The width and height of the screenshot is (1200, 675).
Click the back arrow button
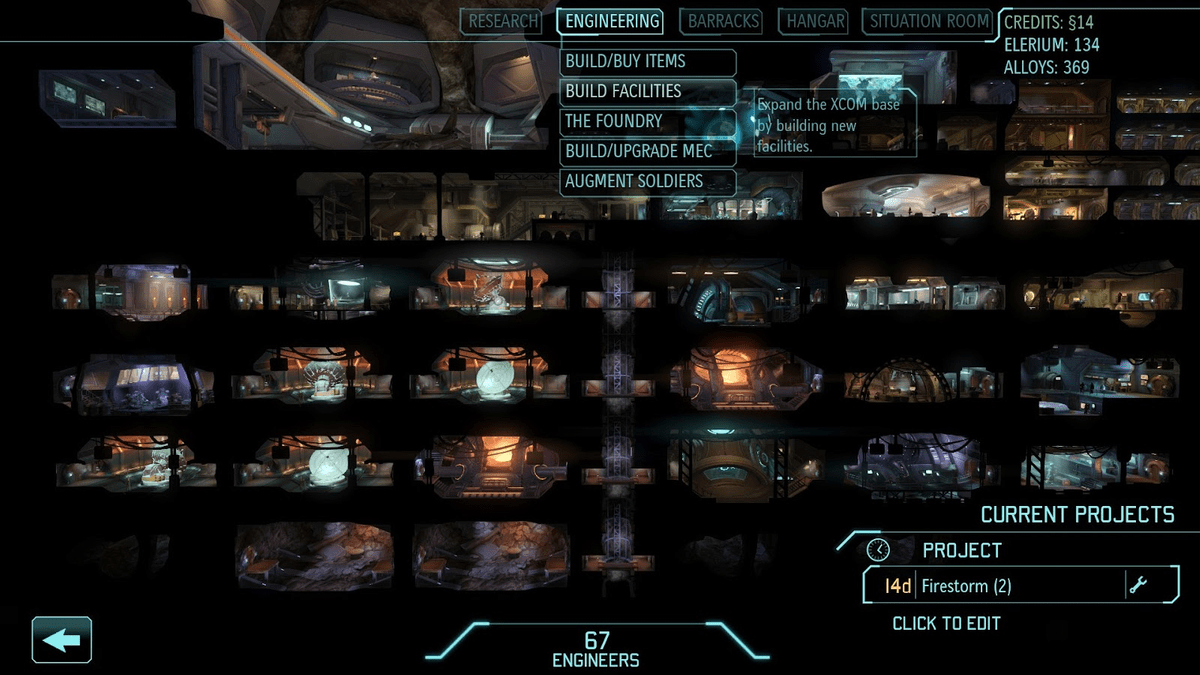pyautogui.click(x=62, y=640)
